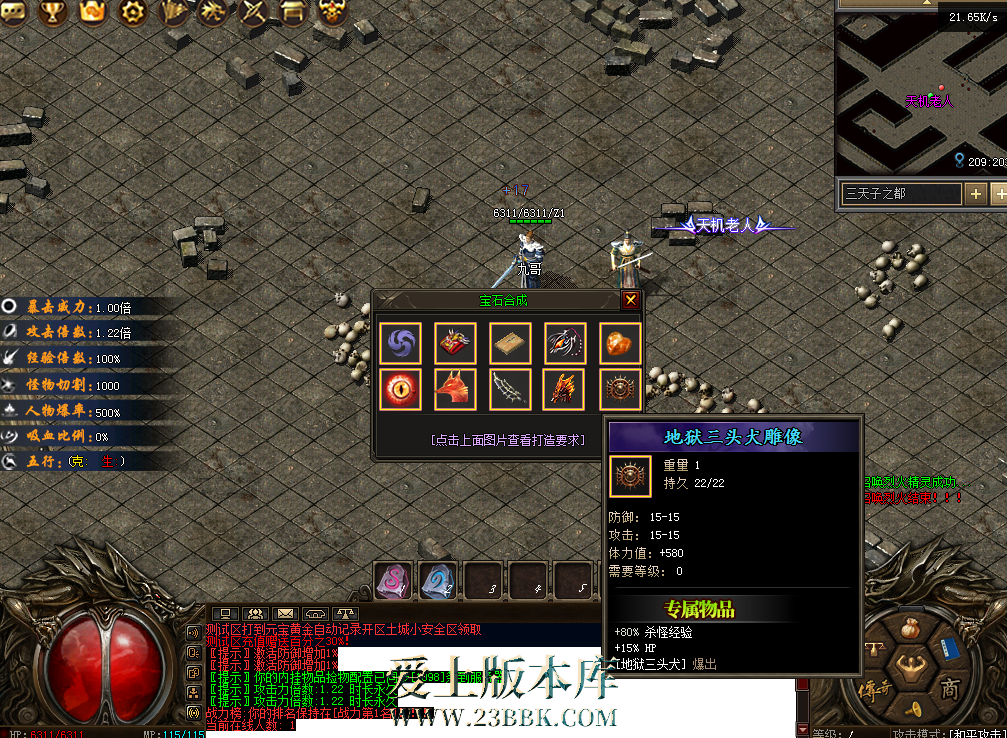1007x738 pixels.
Task: Select the thorned bone blade recipe
Action: [510, 389]
